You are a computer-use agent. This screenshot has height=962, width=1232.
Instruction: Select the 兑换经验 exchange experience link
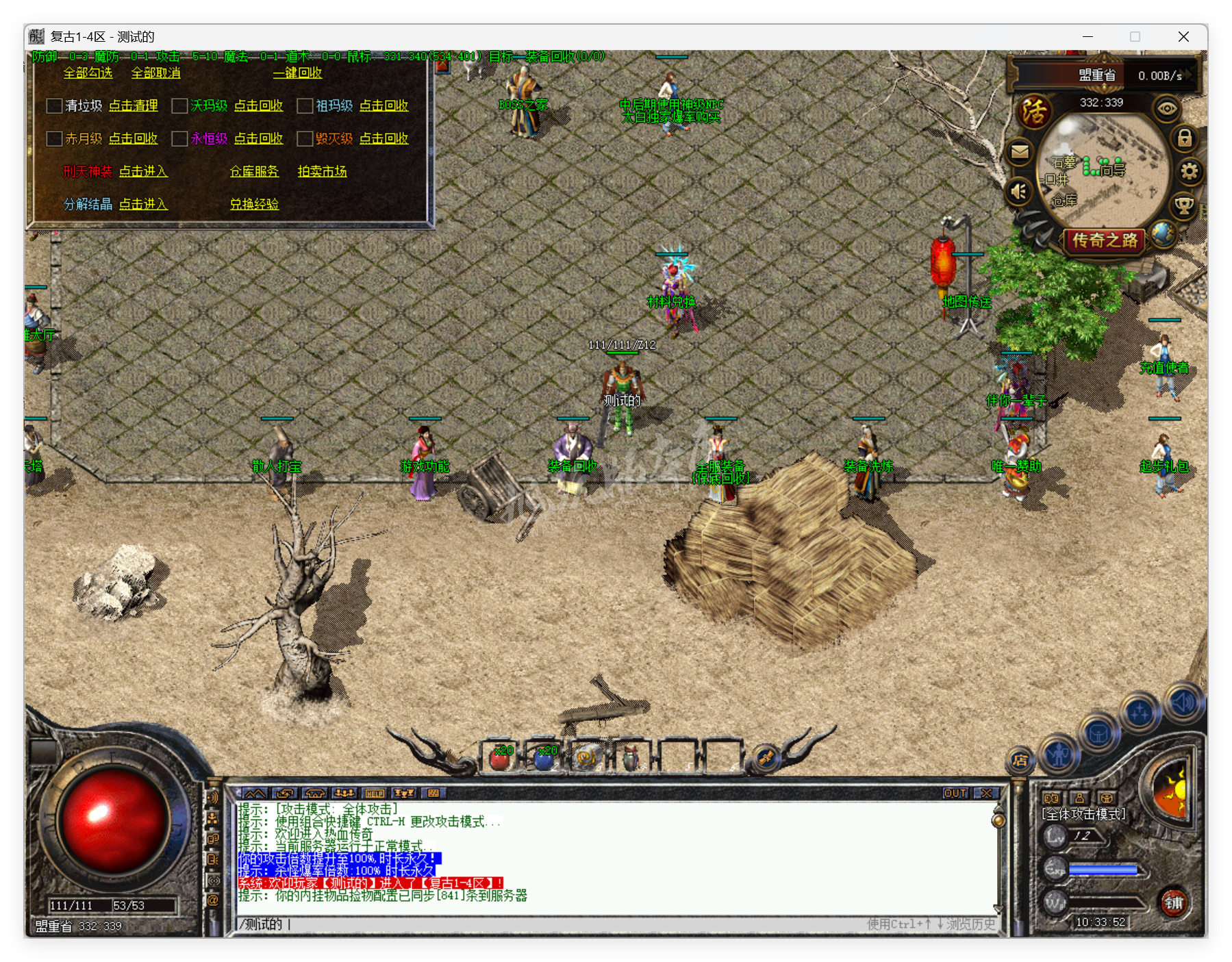[254, 204]
